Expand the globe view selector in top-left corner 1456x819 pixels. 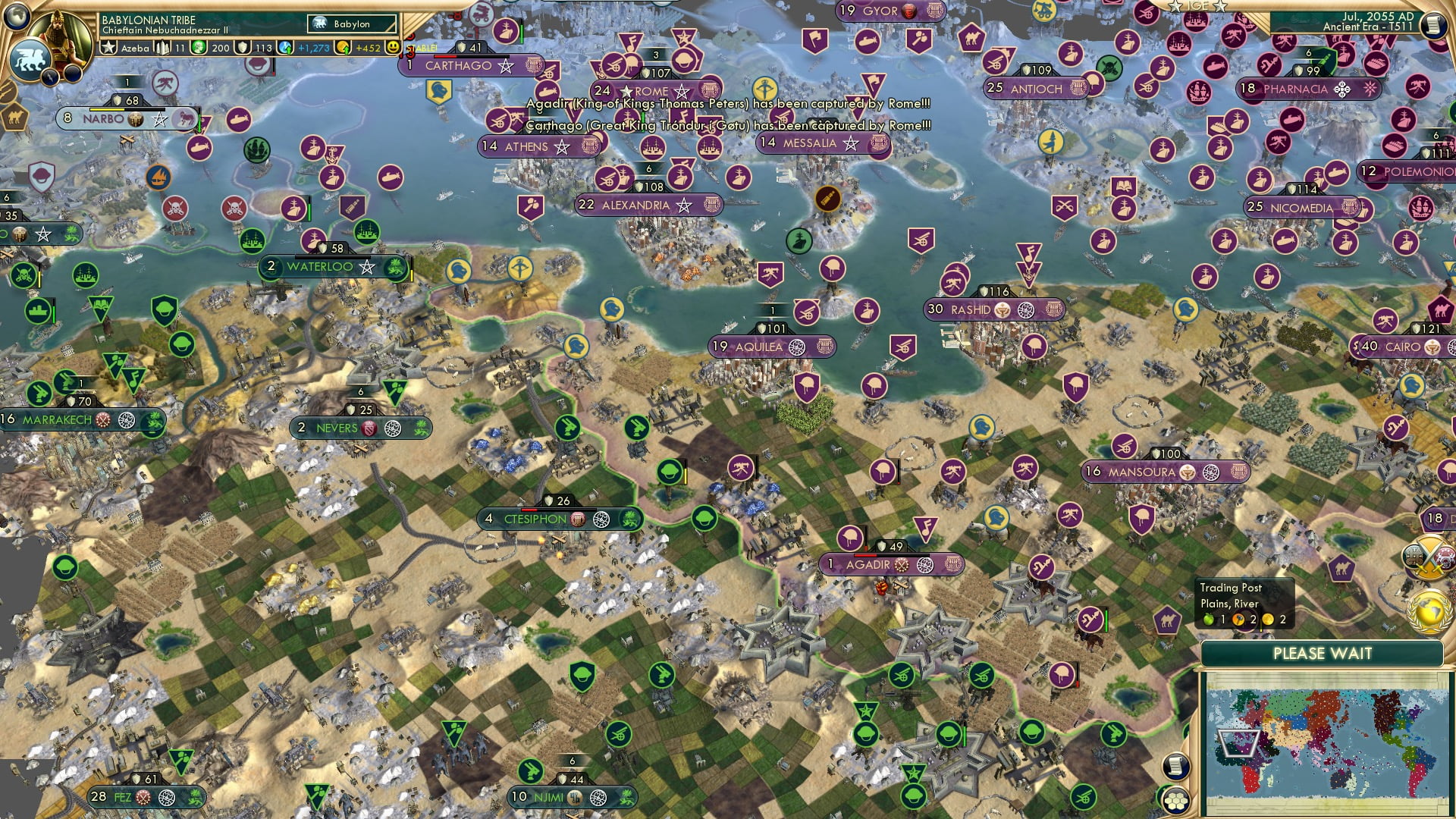[15, 17]
